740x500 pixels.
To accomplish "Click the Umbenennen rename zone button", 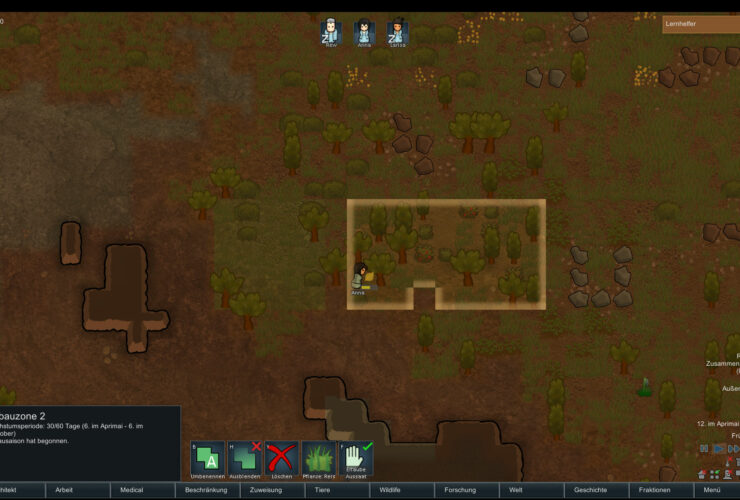I will [208, 459].
